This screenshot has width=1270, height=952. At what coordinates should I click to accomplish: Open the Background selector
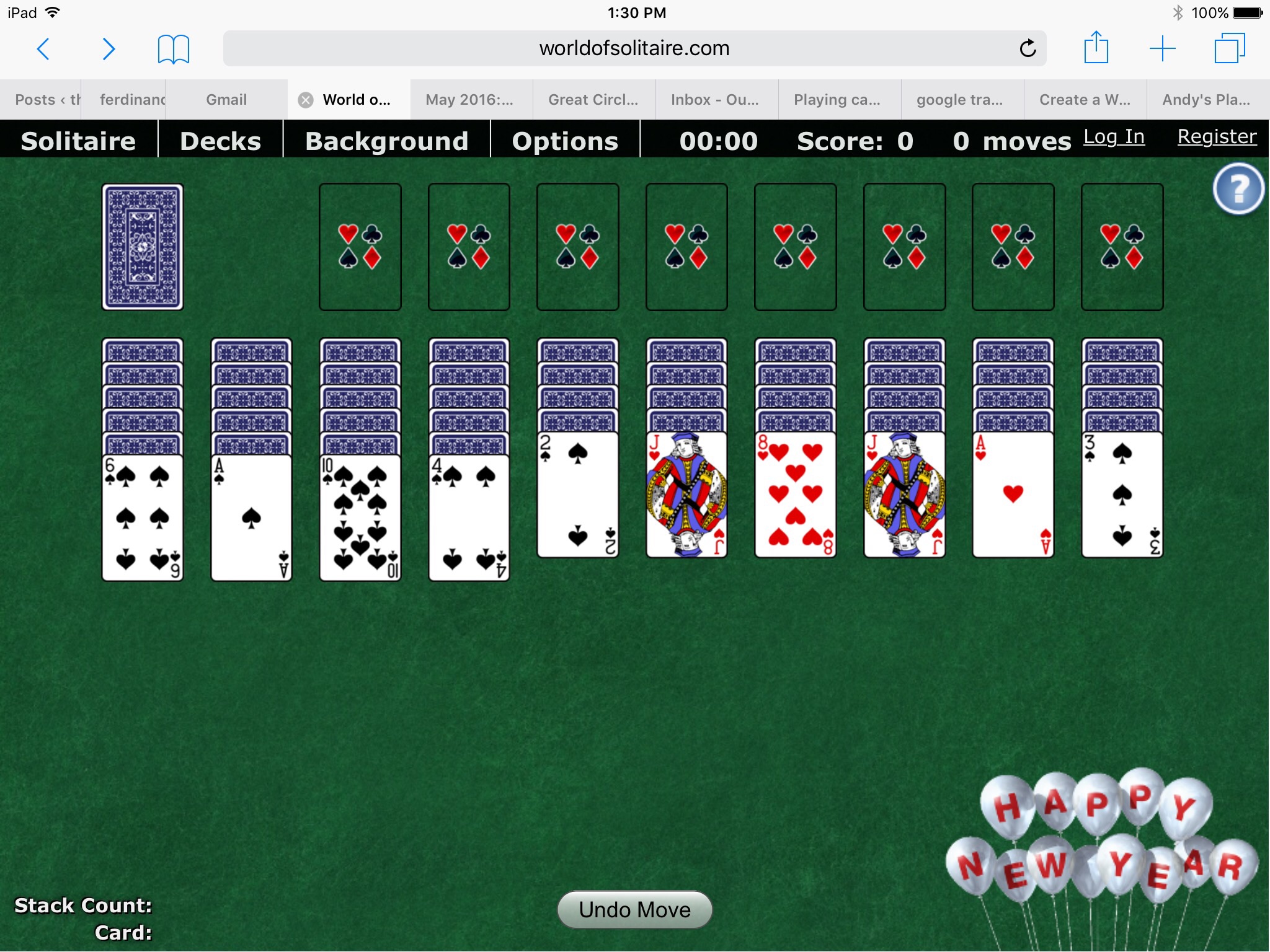pos(386,141)
